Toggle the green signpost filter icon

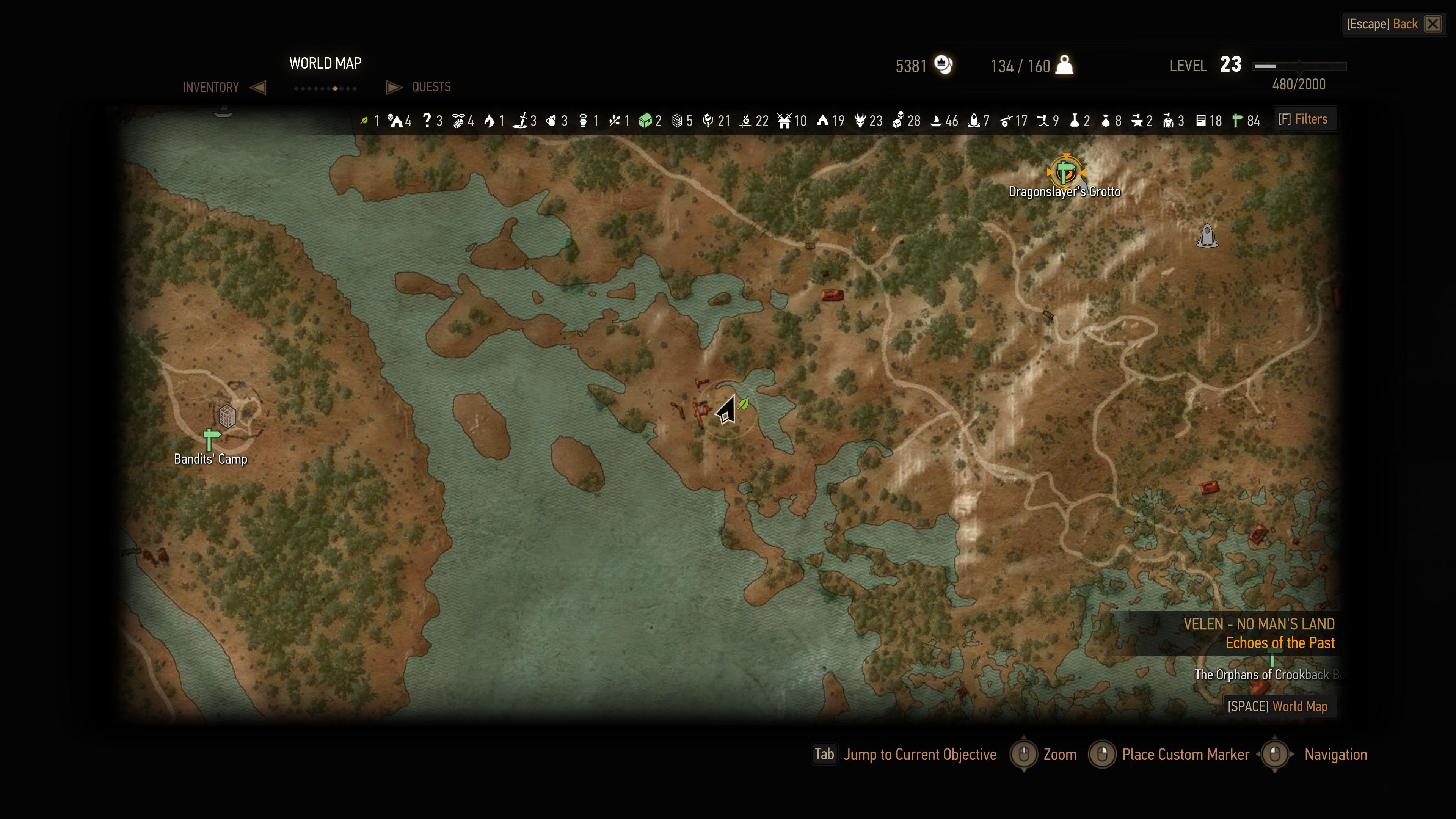pyautogui.click(x=1237, y=121)
